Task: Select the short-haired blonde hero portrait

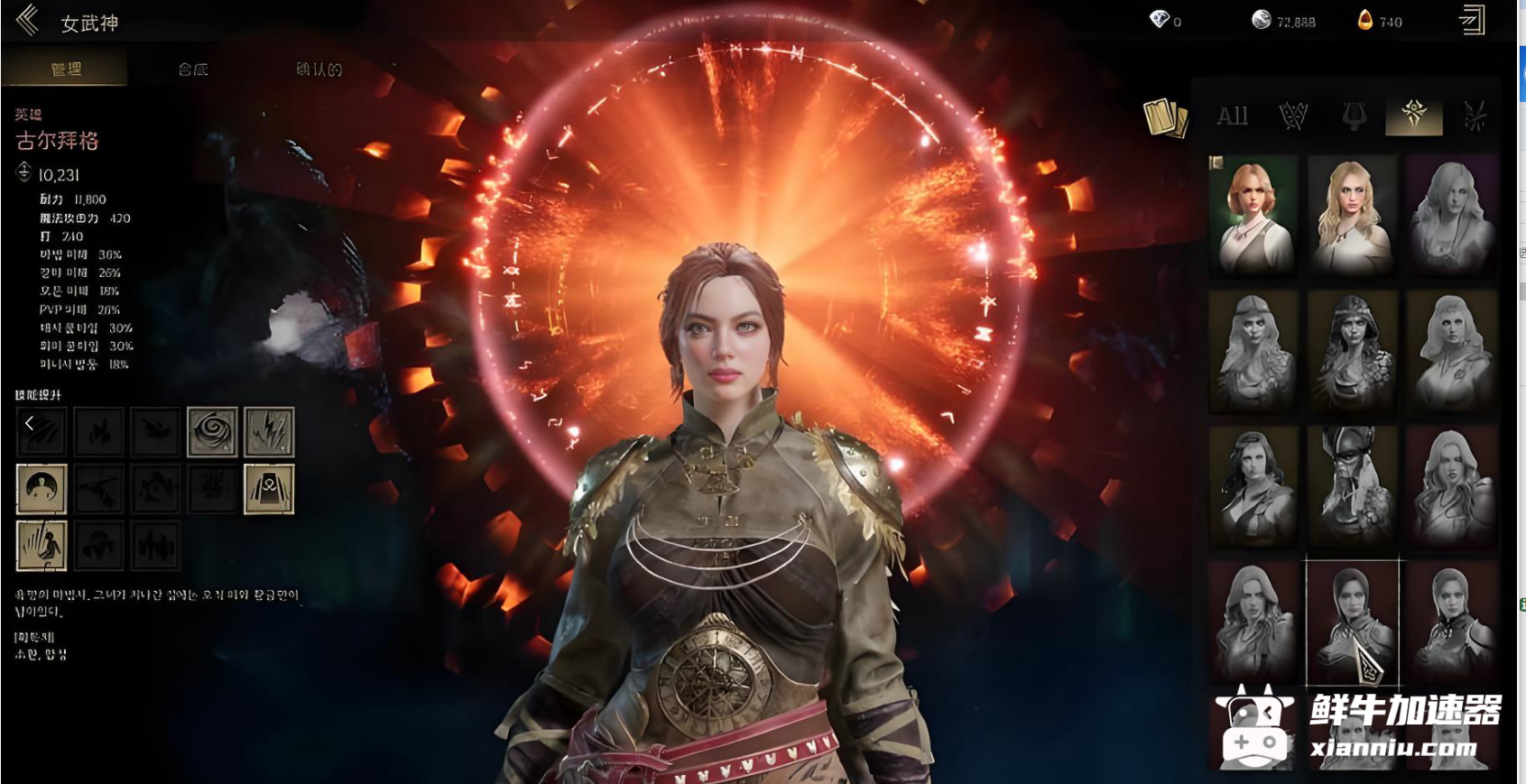Action: click(1253, 215)
